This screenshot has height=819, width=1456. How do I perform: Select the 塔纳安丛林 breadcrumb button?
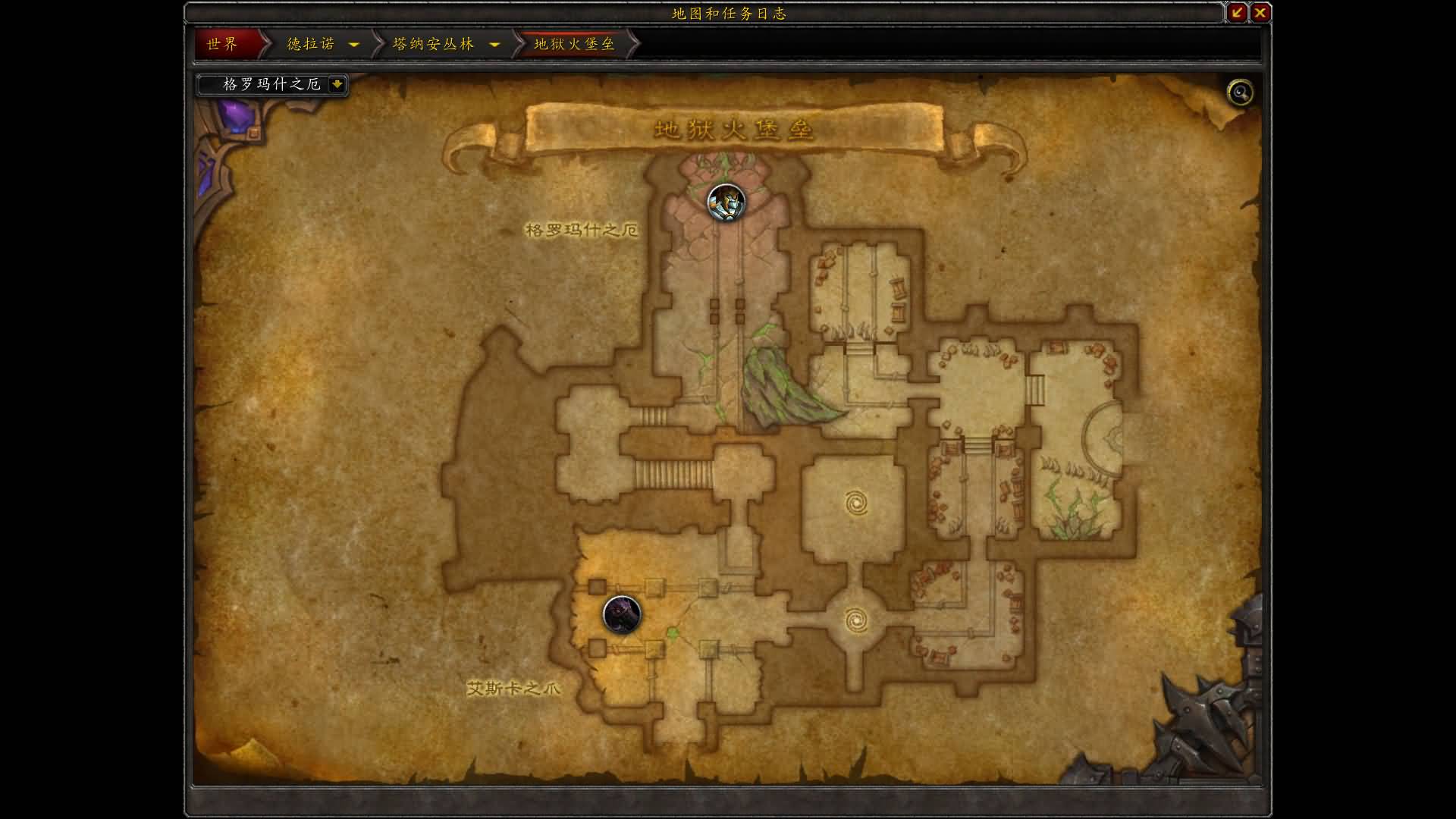[x=433, y=44]
